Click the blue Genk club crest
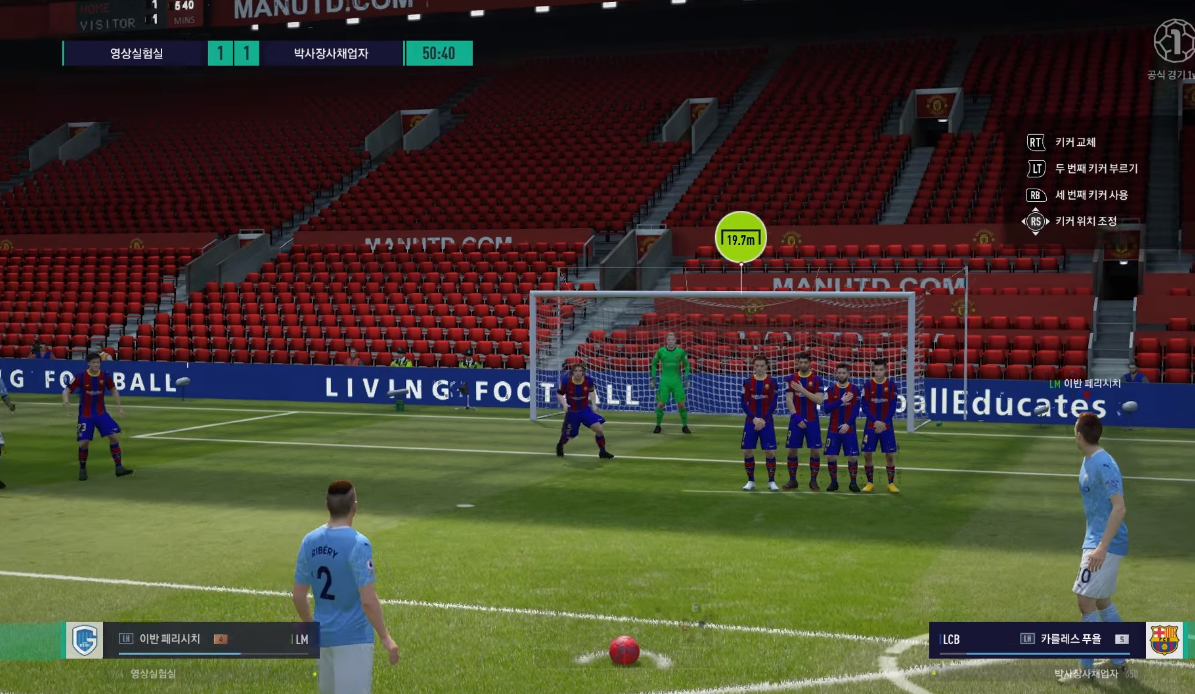 (x=85, y=640)
